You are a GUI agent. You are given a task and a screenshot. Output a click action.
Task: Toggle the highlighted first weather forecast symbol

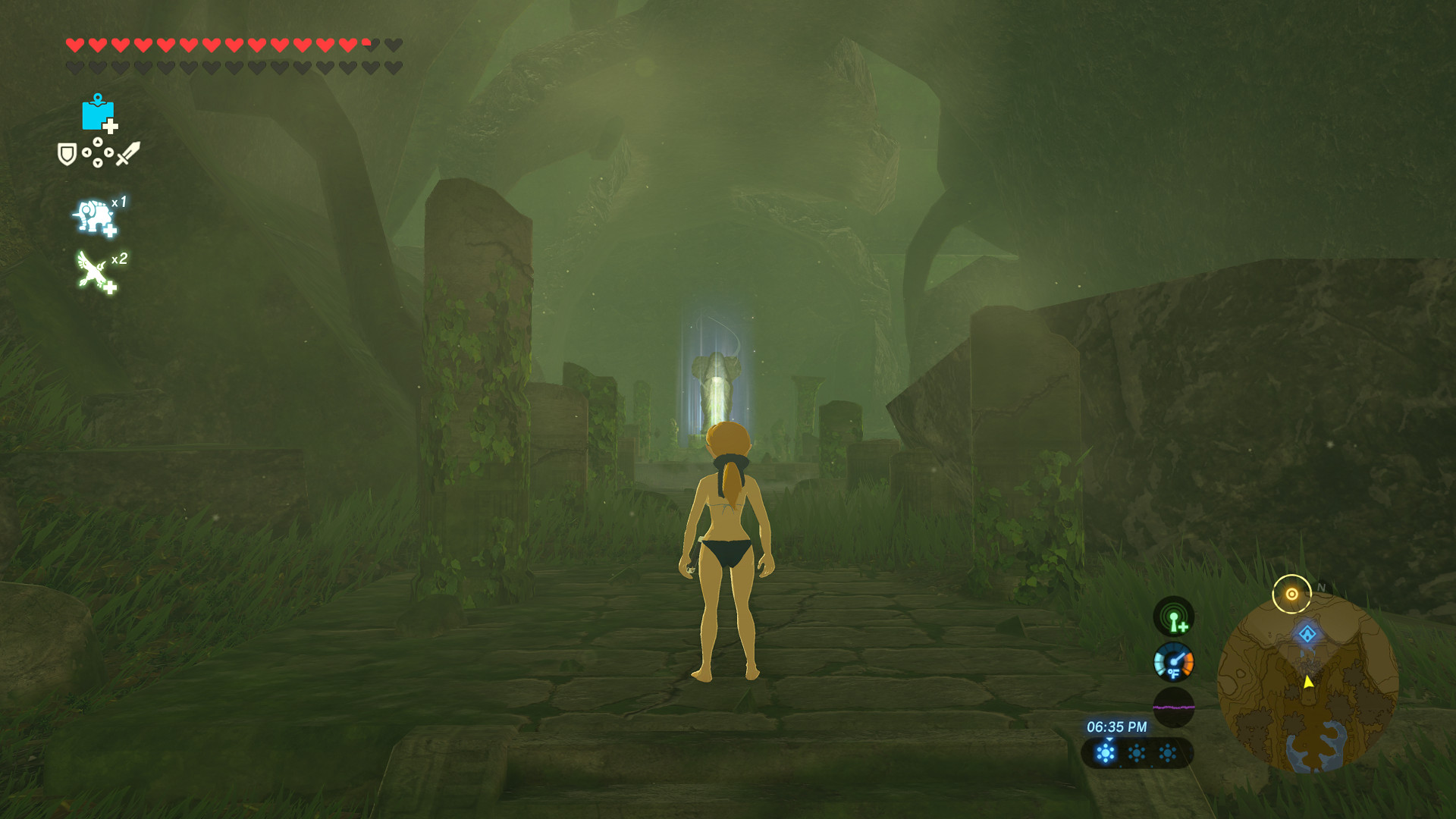pos(1106,755)
